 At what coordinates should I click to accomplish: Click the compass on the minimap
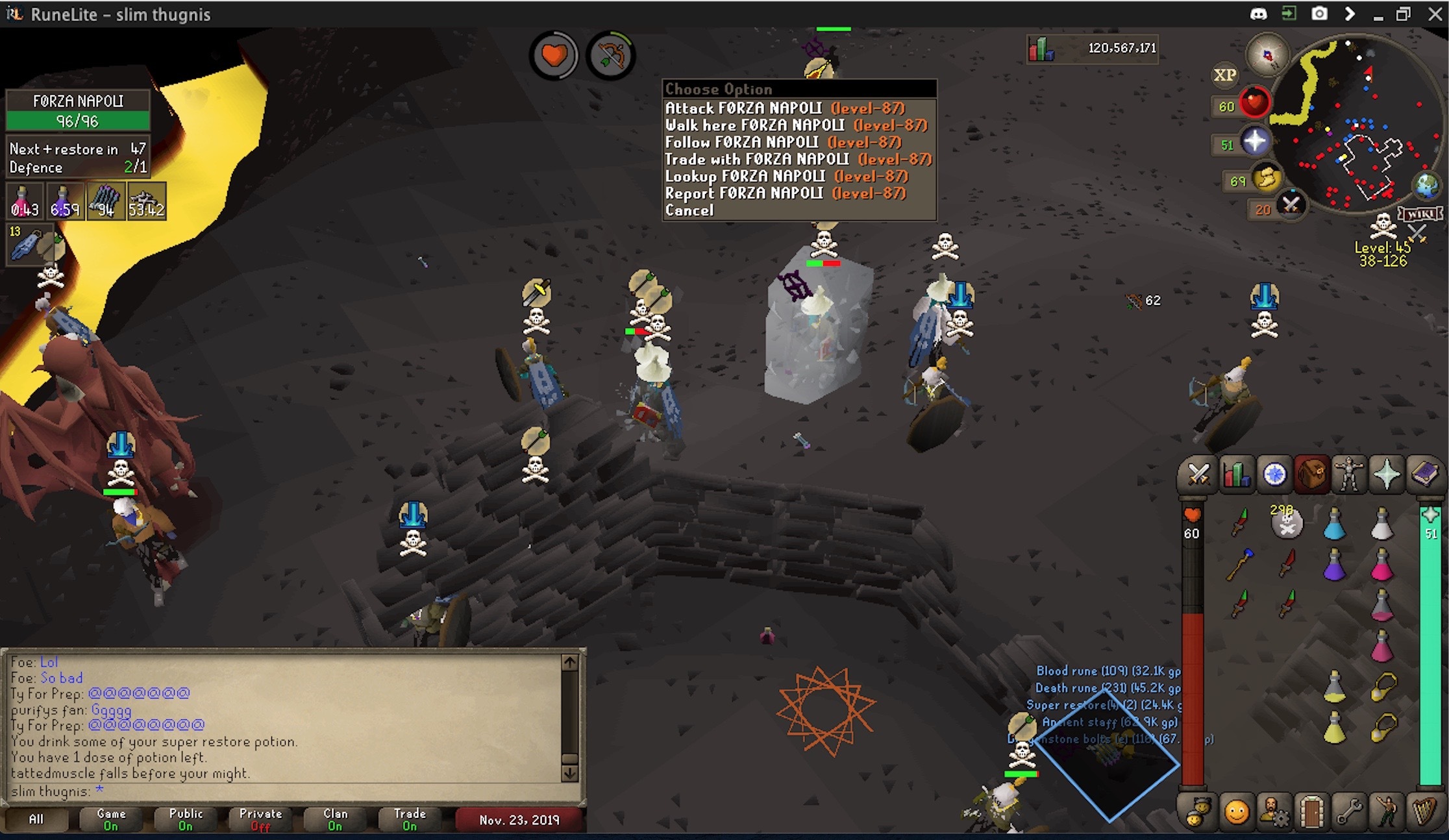tap(1267, 56)
